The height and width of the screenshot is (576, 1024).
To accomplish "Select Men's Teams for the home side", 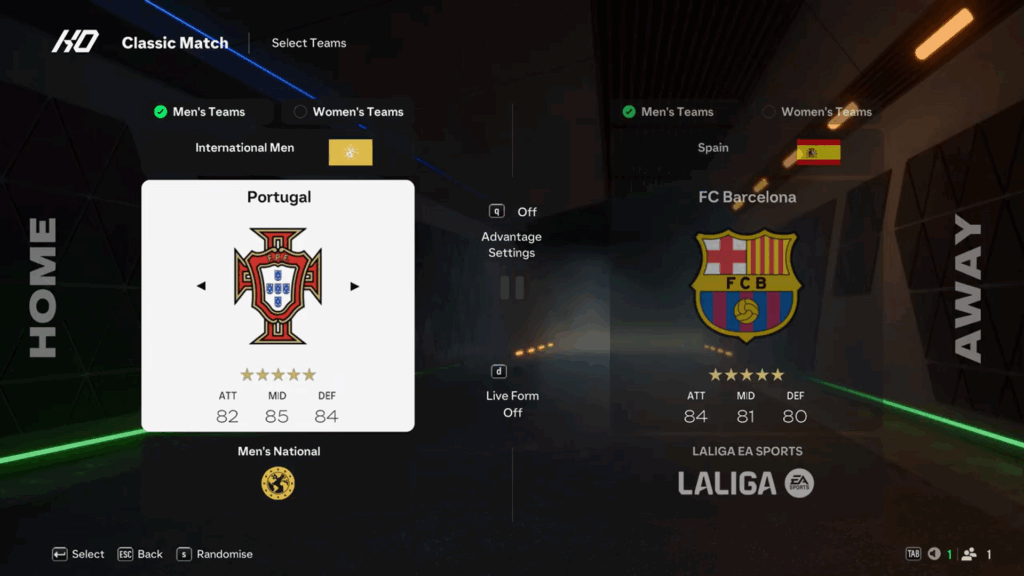I will pyautogui.click(x=200, y=112).
